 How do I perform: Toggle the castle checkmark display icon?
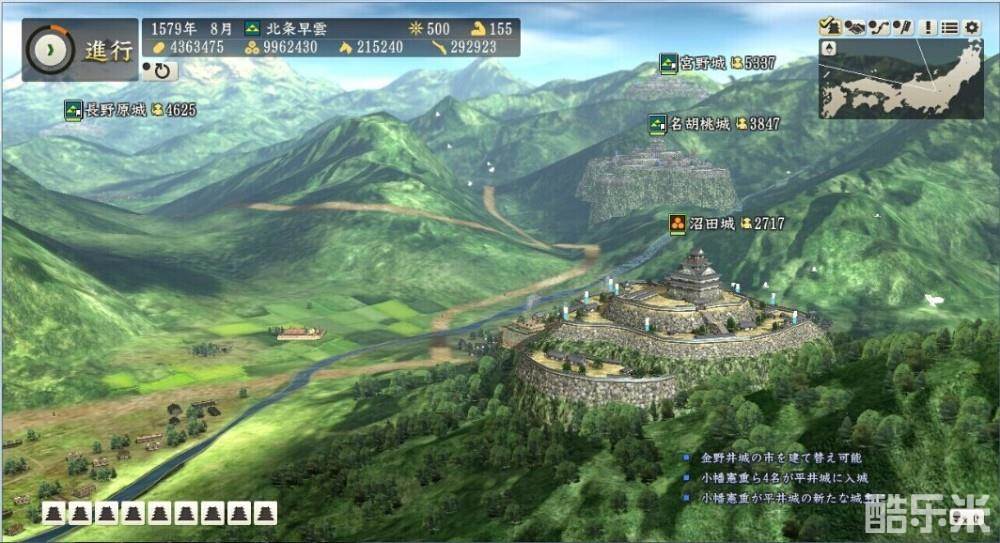(x=829, y=27)
